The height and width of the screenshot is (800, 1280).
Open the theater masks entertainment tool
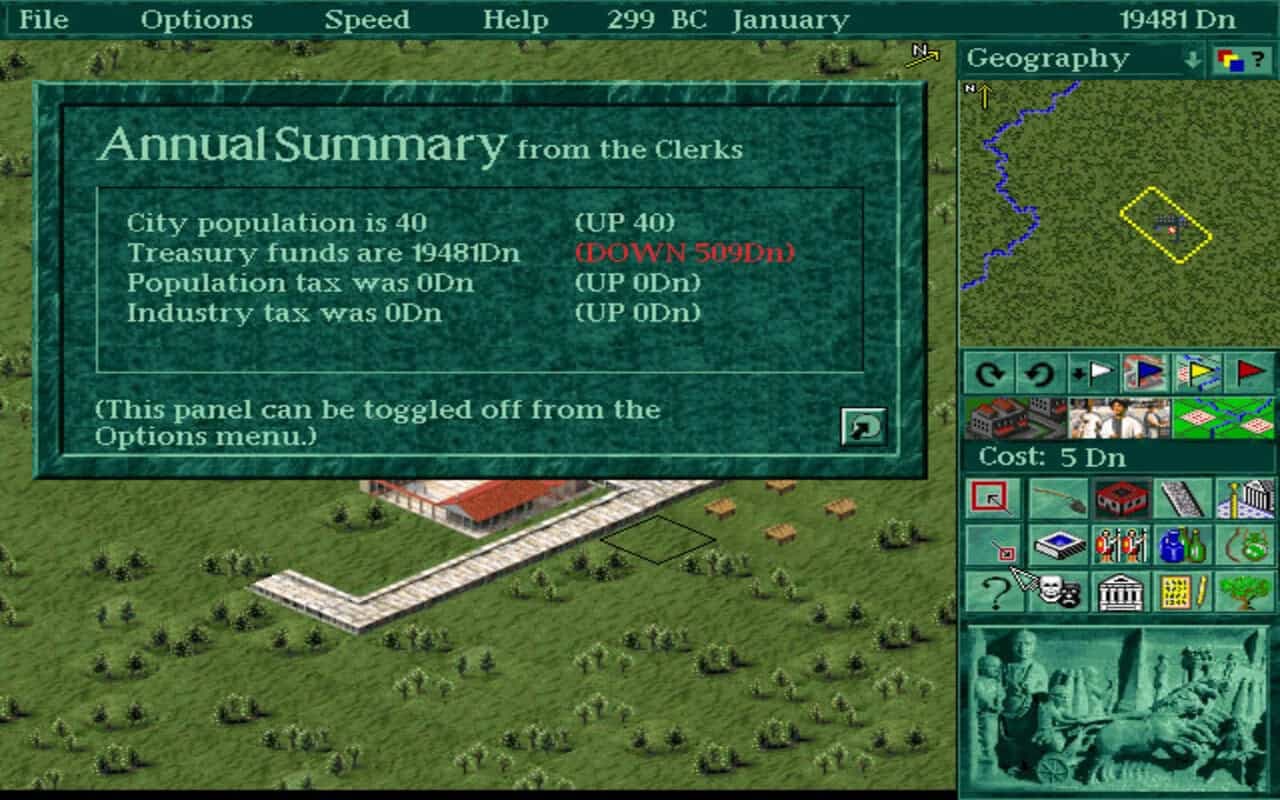[x=1060, y=593]
